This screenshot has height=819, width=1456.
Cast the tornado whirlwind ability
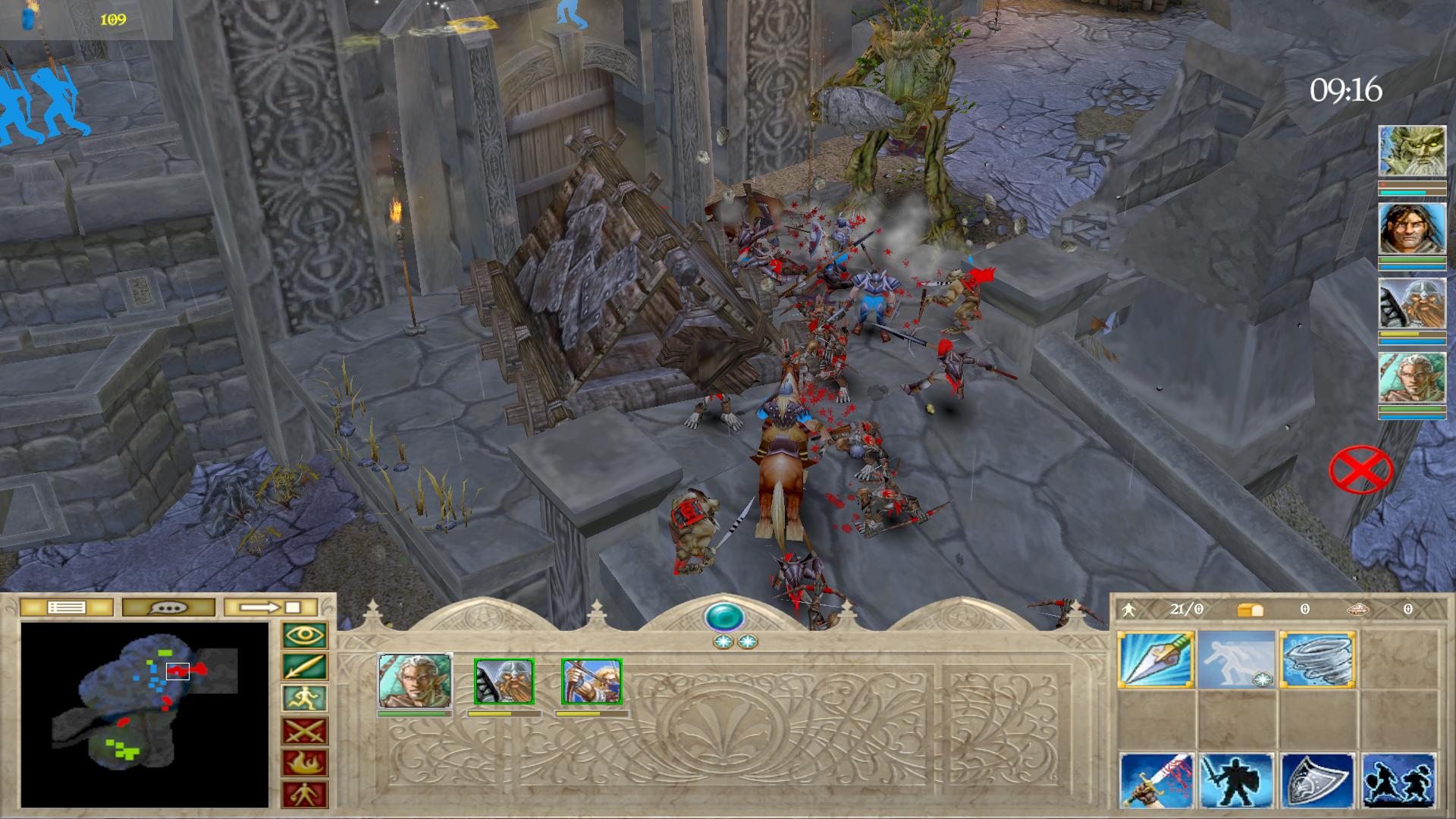click(1318, 660)
